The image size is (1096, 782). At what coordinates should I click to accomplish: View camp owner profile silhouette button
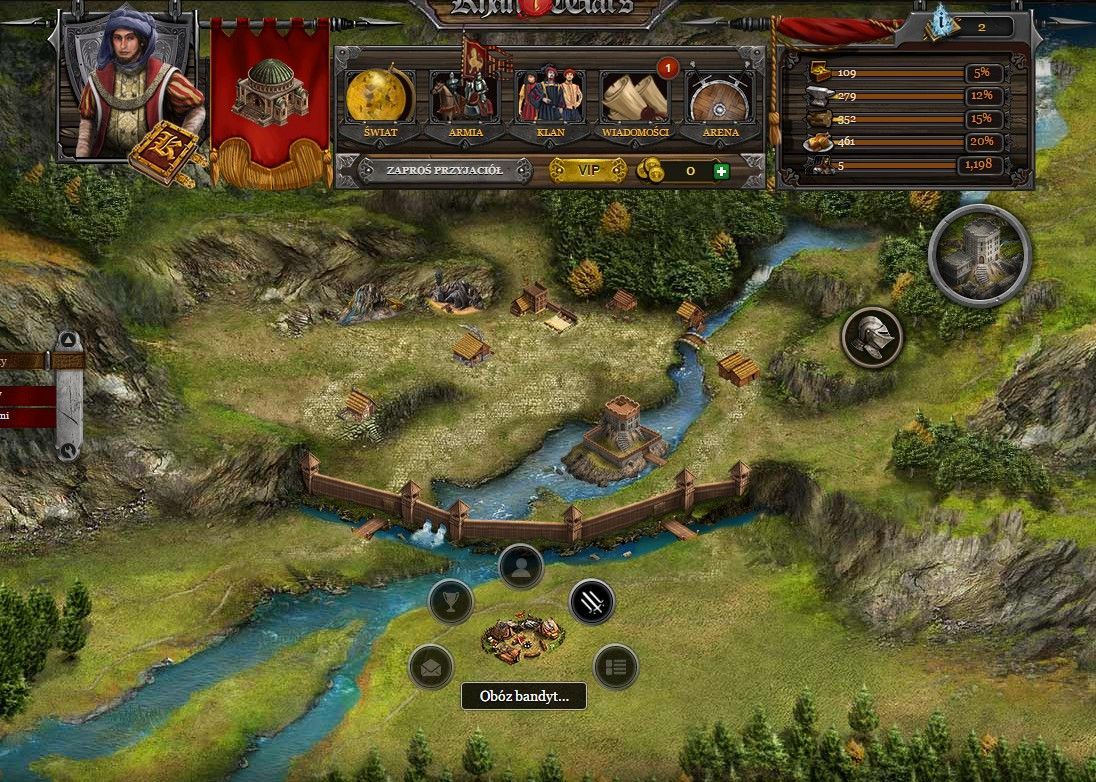tap(521, 567)
